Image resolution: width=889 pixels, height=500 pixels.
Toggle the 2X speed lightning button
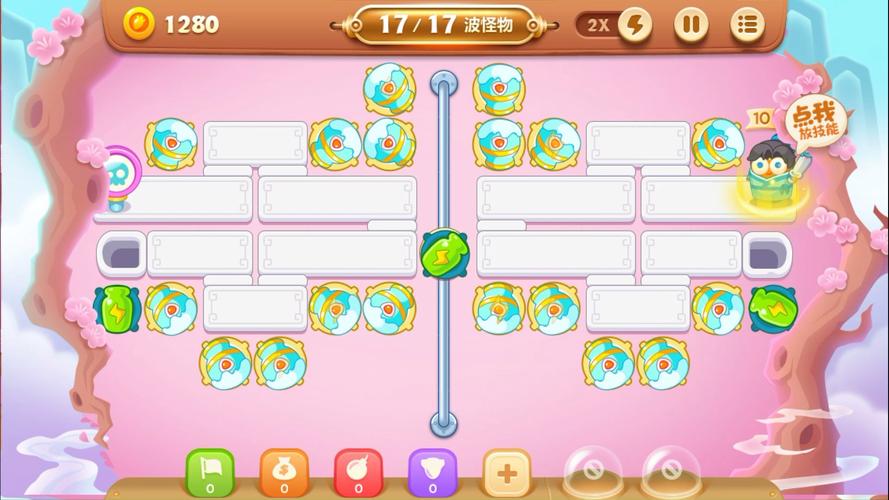click(x=634, y=25)
